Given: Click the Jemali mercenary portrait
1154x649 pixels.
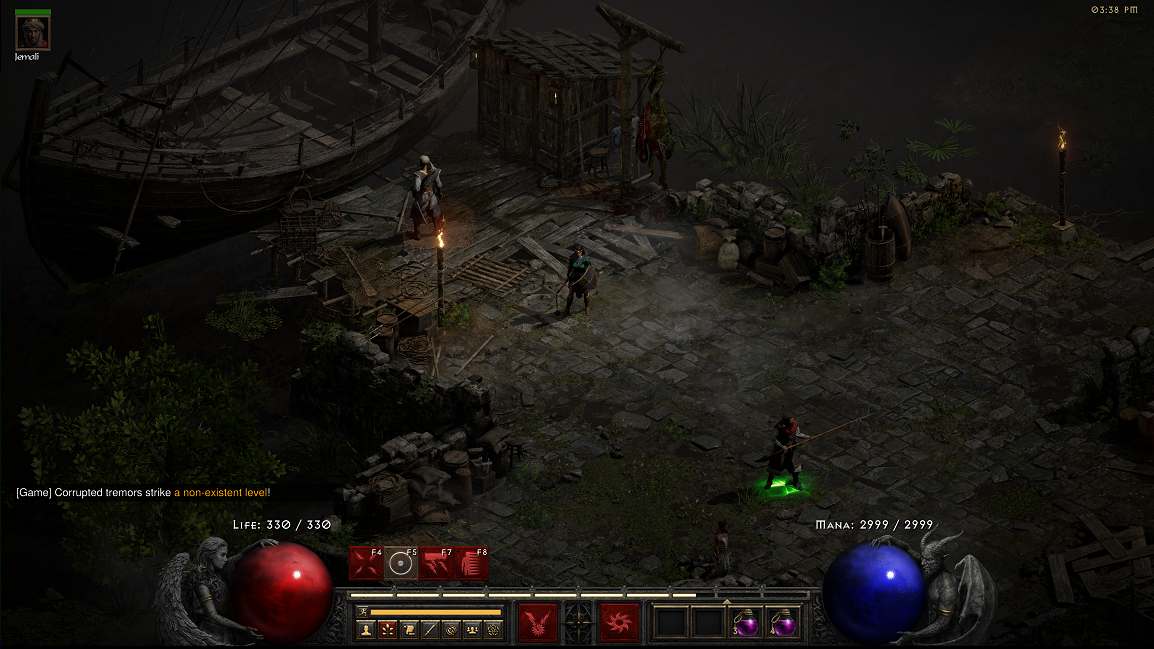Looking at the screenshot, I should tap(32, 32).
